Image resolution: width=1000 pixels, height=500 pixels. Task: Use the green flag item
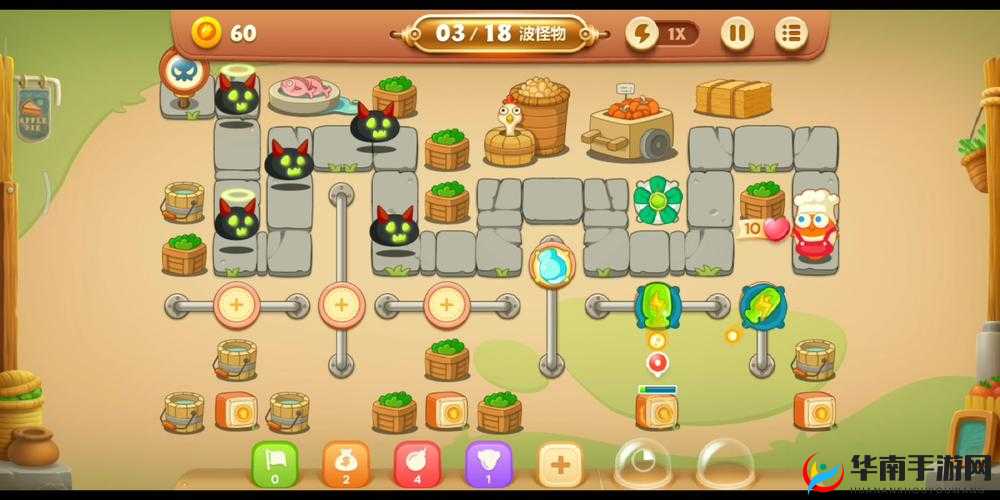(x=274, y=464)
